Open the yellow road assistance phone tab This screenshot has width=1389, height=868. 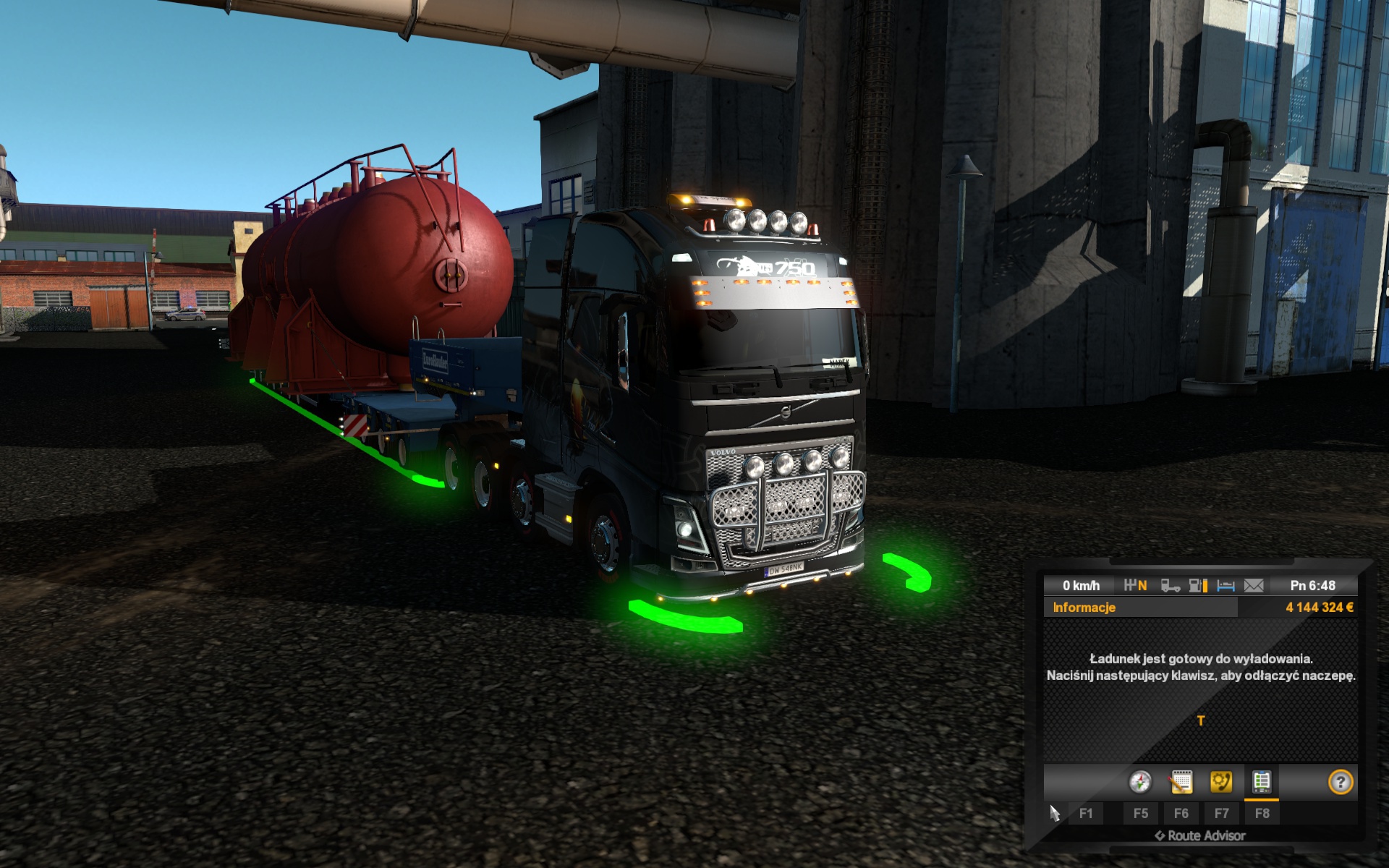(1221, 782)
